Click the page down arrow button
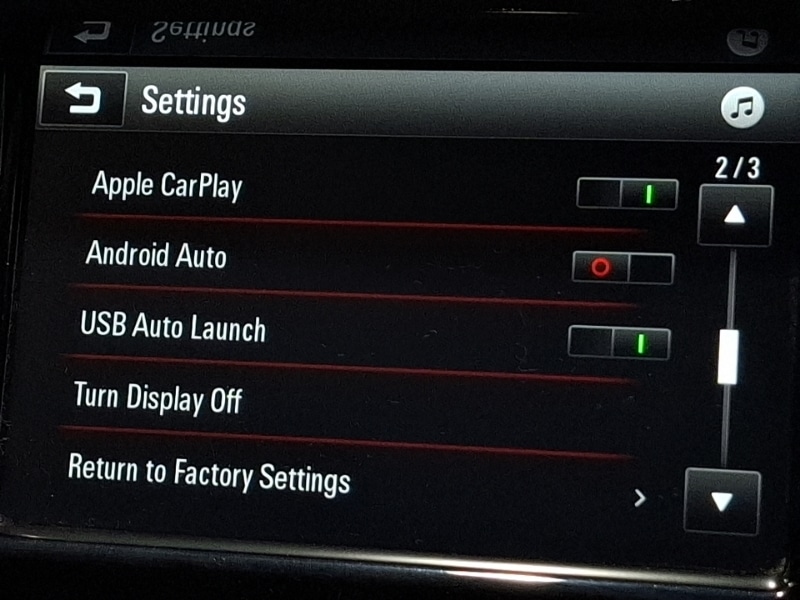800x600 pixels. click(722, 500)
